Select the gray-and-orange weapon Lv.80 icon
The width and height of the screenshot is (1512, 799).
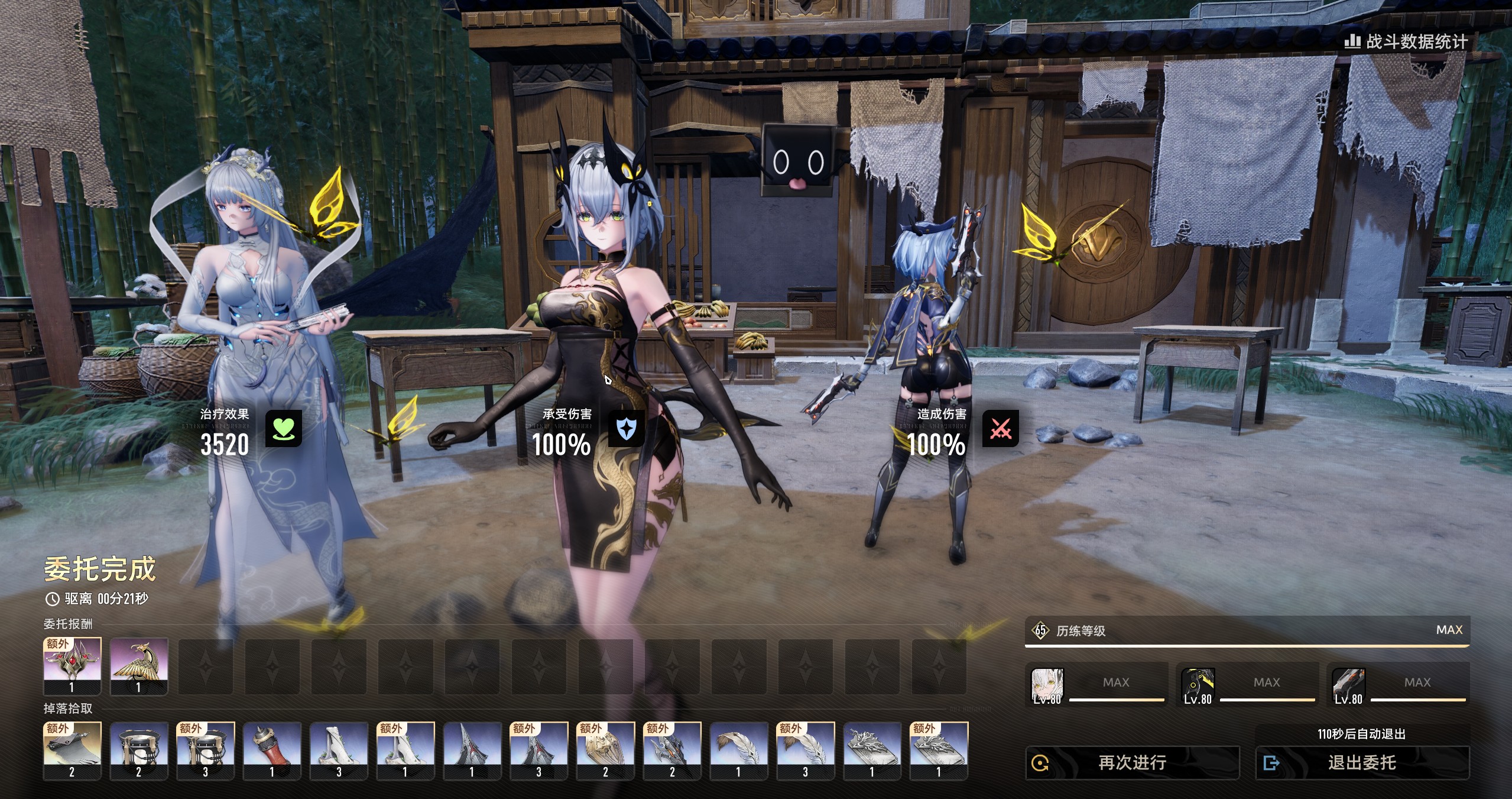click(x=1348, y=686)
